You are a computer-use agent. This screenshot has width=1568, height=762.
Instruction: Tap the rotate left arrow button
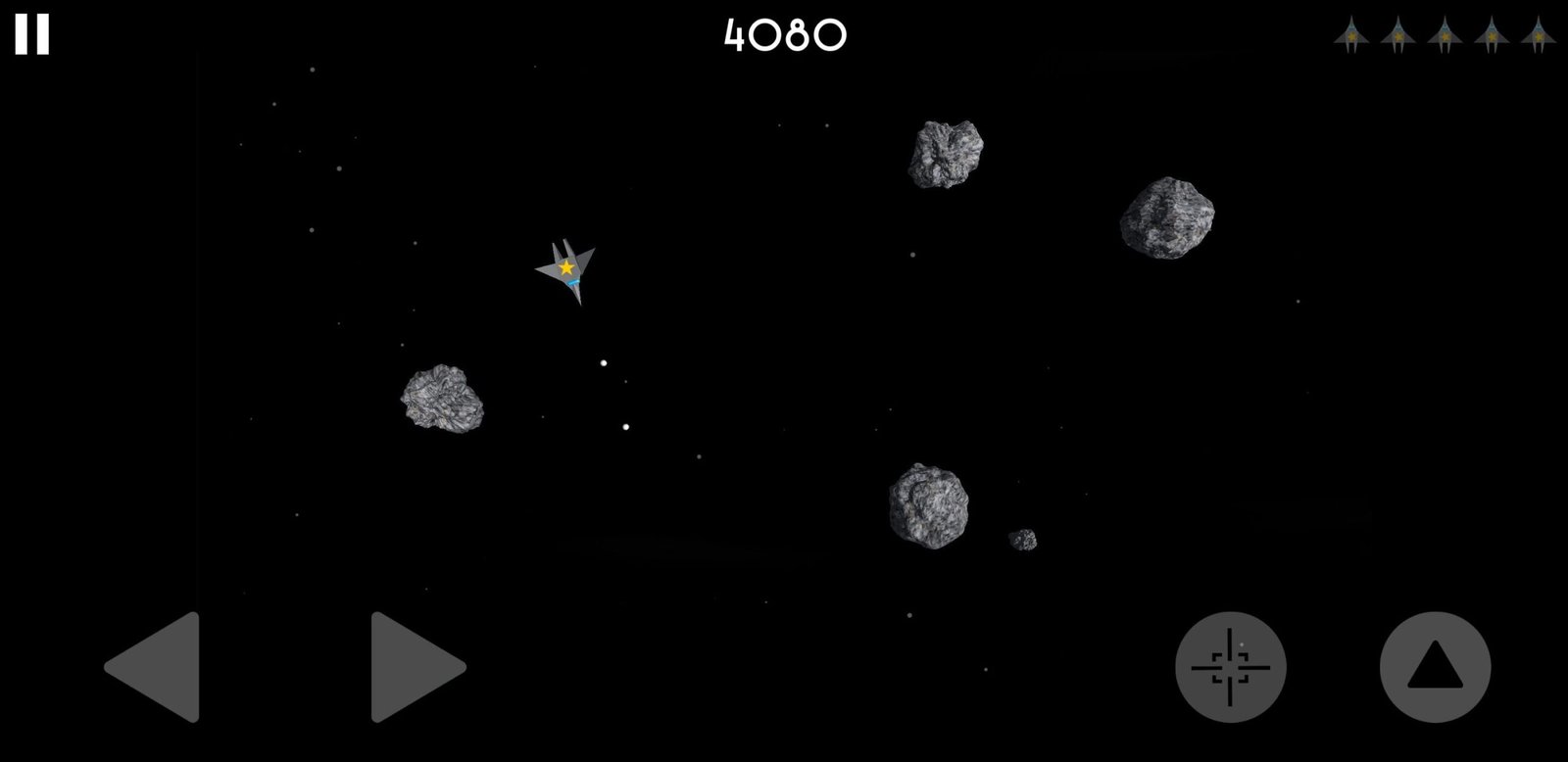[x=157, y=667]
